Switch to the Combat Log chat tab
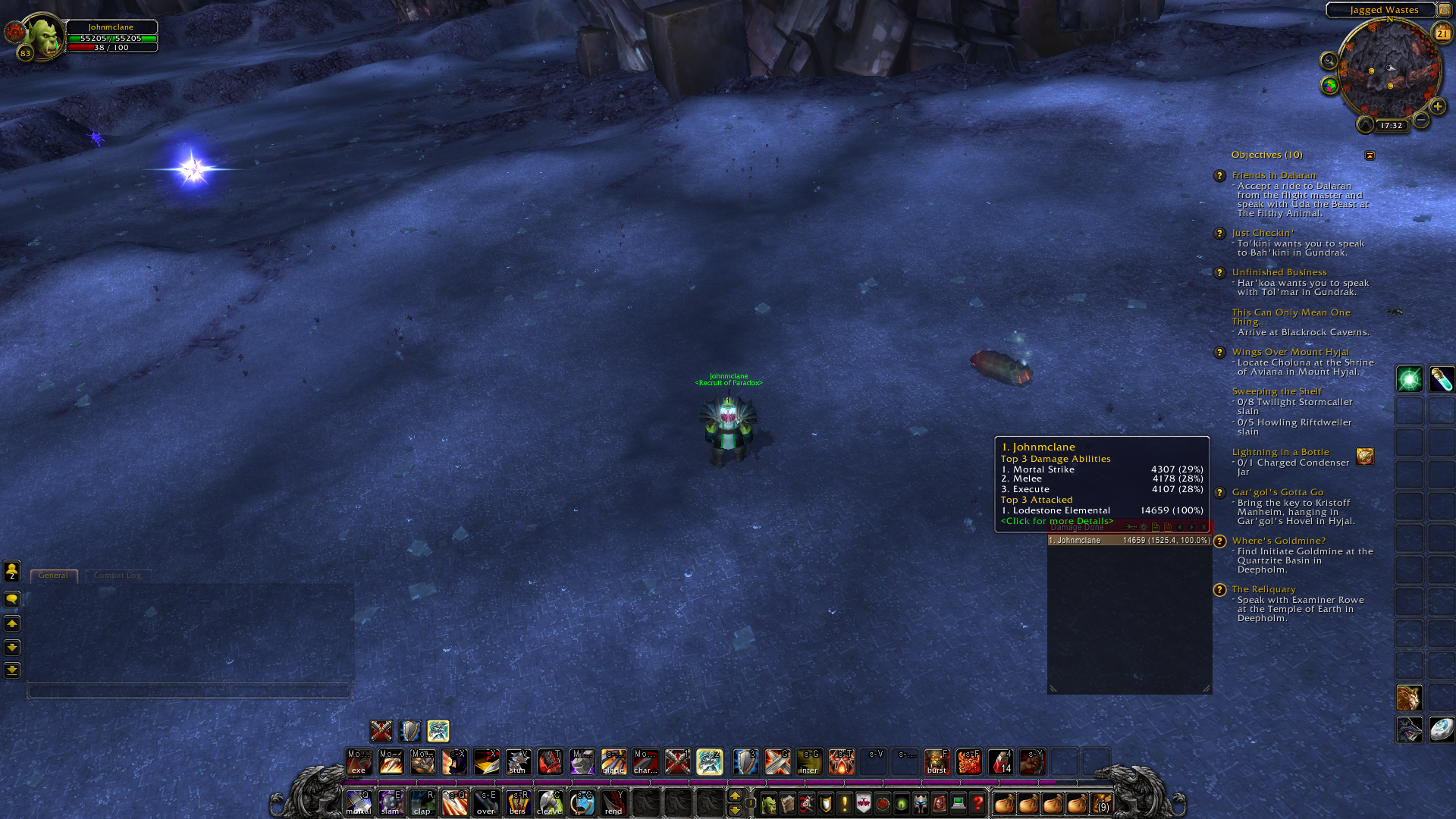Viewport: 1456px width, 819px height. coord(118,576)
